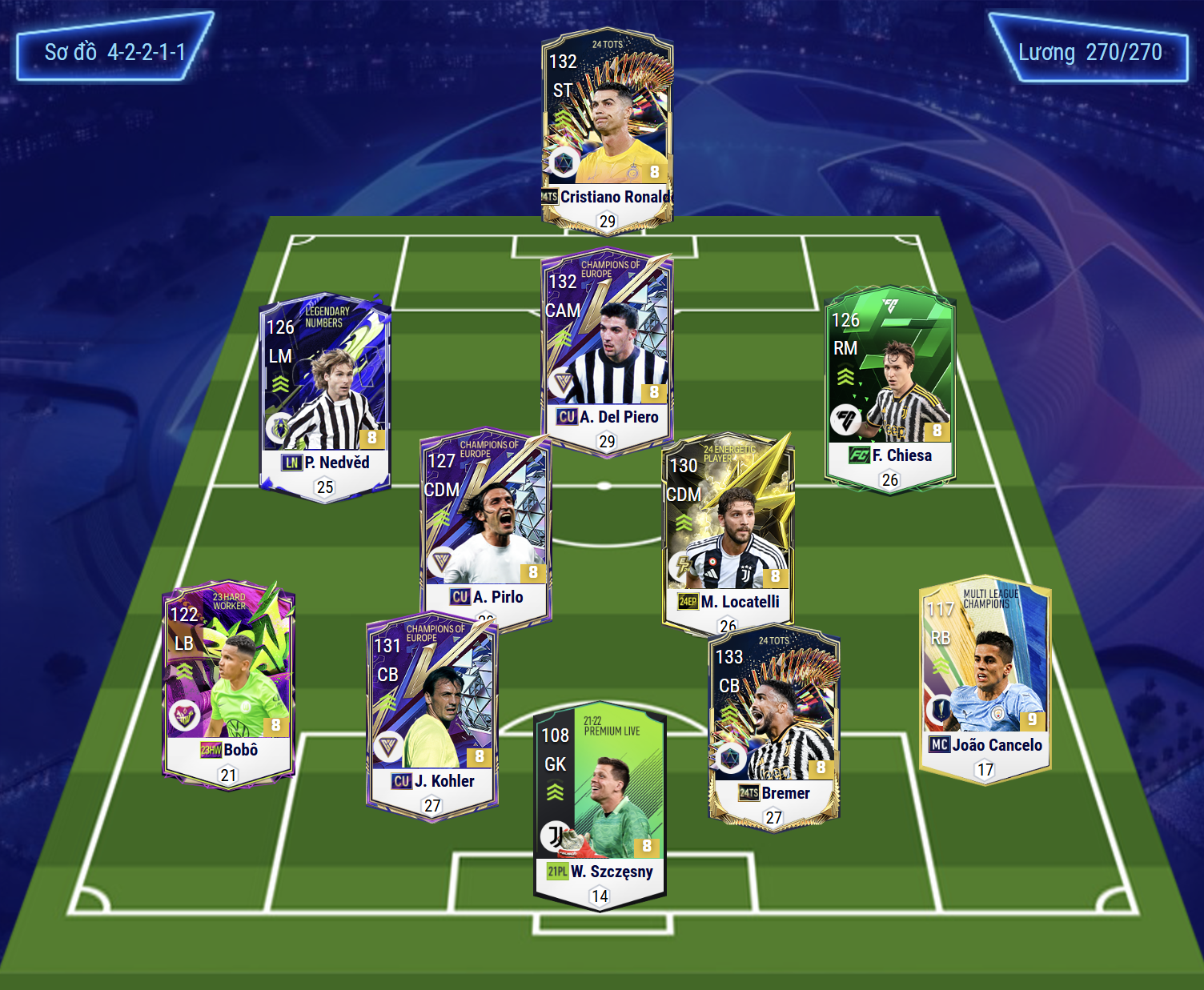
Task: Select the J. Kohler CB card
Action: pos(432,716)
